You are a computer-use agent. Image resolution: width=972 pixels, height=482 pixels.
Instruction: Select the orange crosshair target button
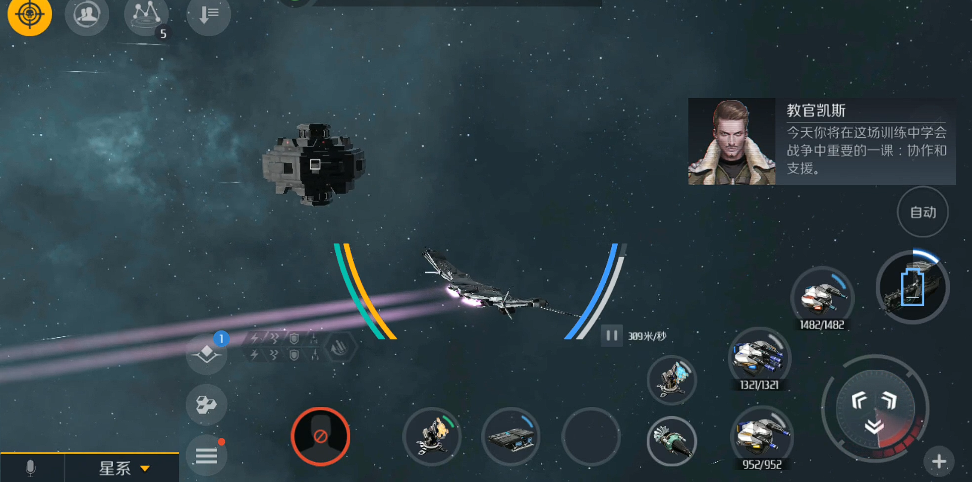pos(28,15)
